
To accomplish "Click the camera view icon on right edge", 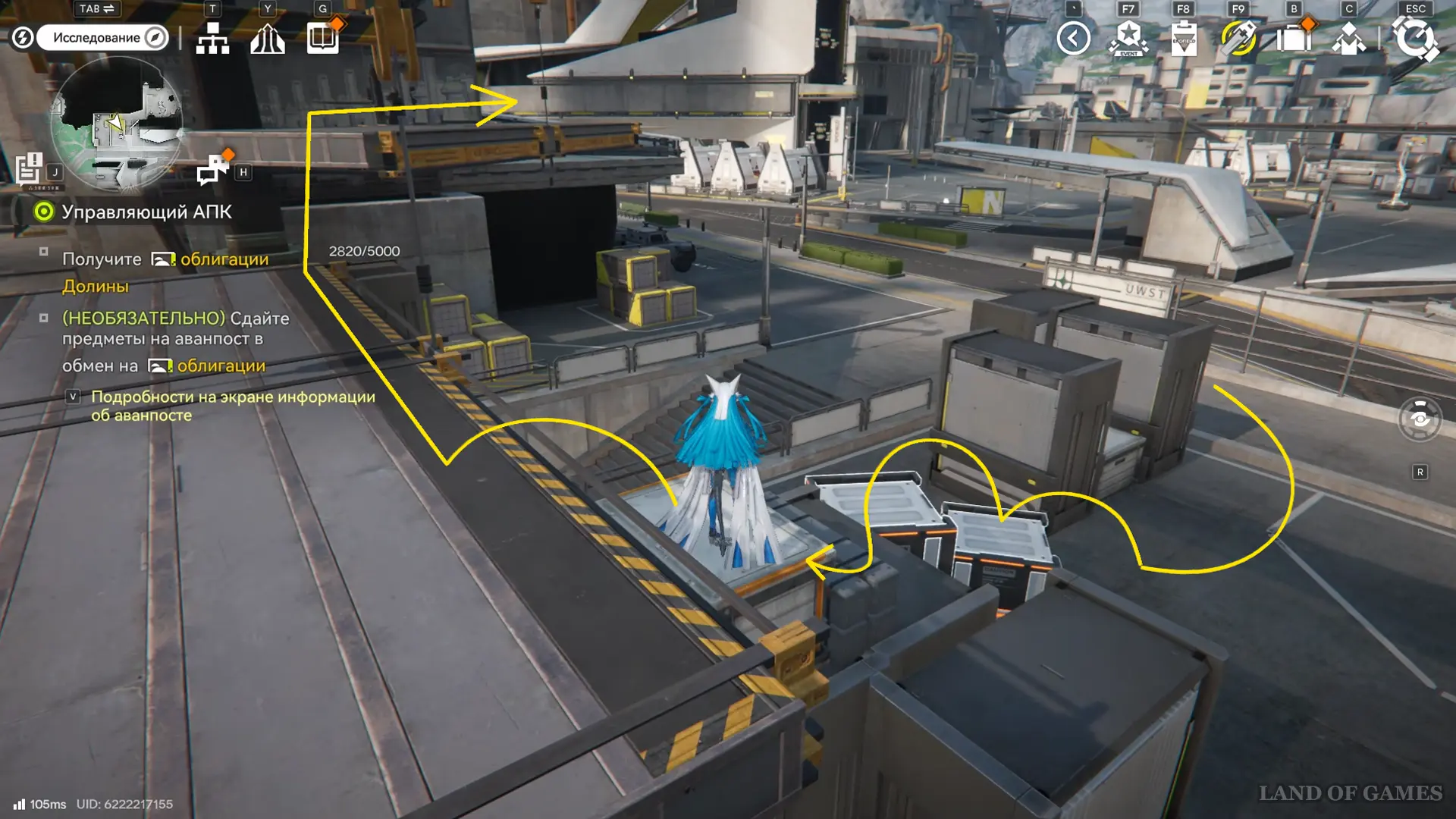I will [1420, 419].
